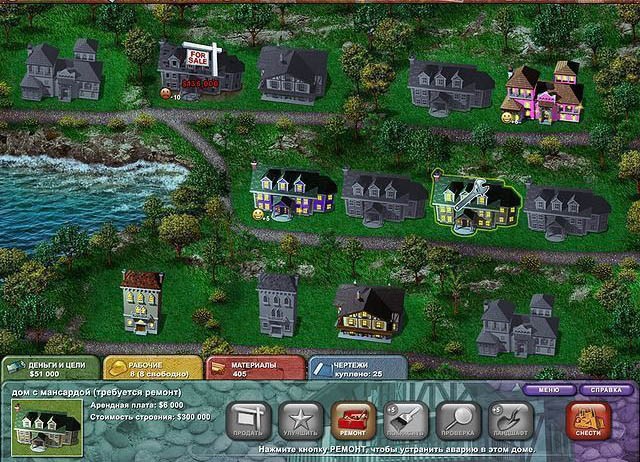
Task: Open the РАБОЧИЕ workers tab
Action: [150, 369]
